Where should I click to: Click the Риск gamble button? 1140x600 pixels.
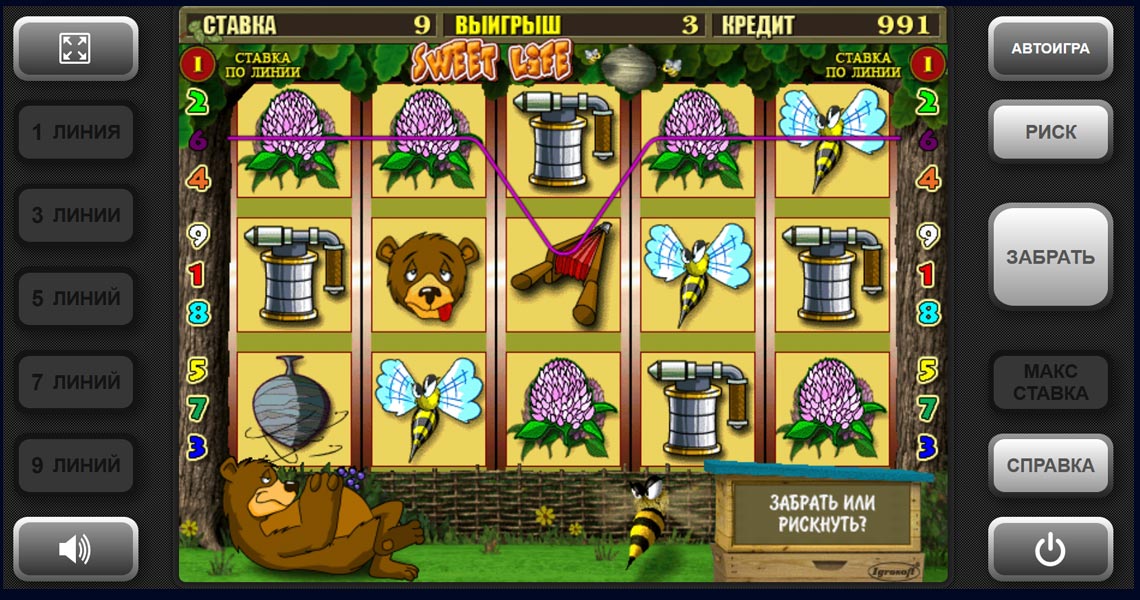pyautogui.click(x=1050, y=131)
